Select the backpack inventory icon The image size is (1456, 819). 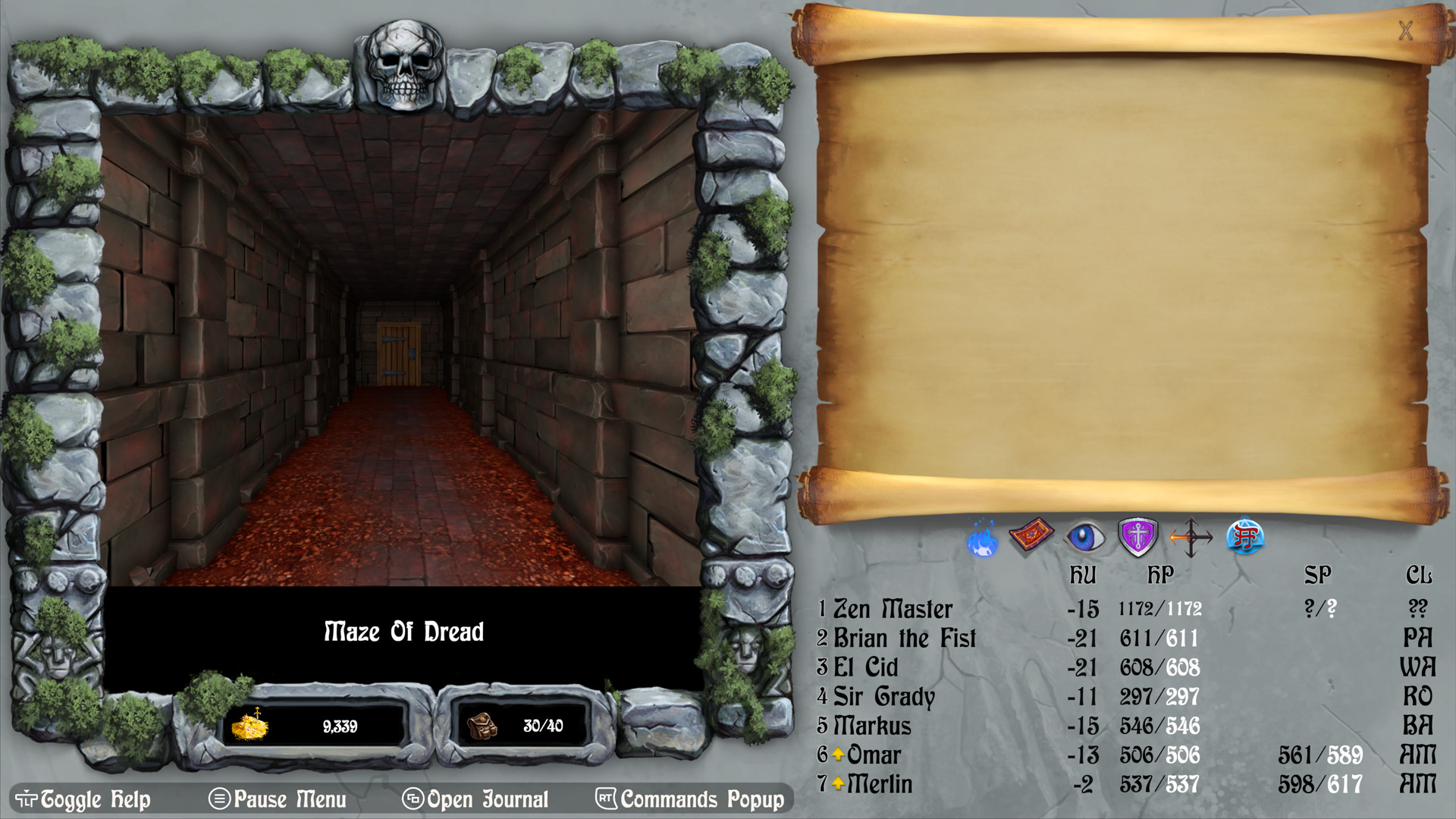pyautogui.click(x=484, y=726)
